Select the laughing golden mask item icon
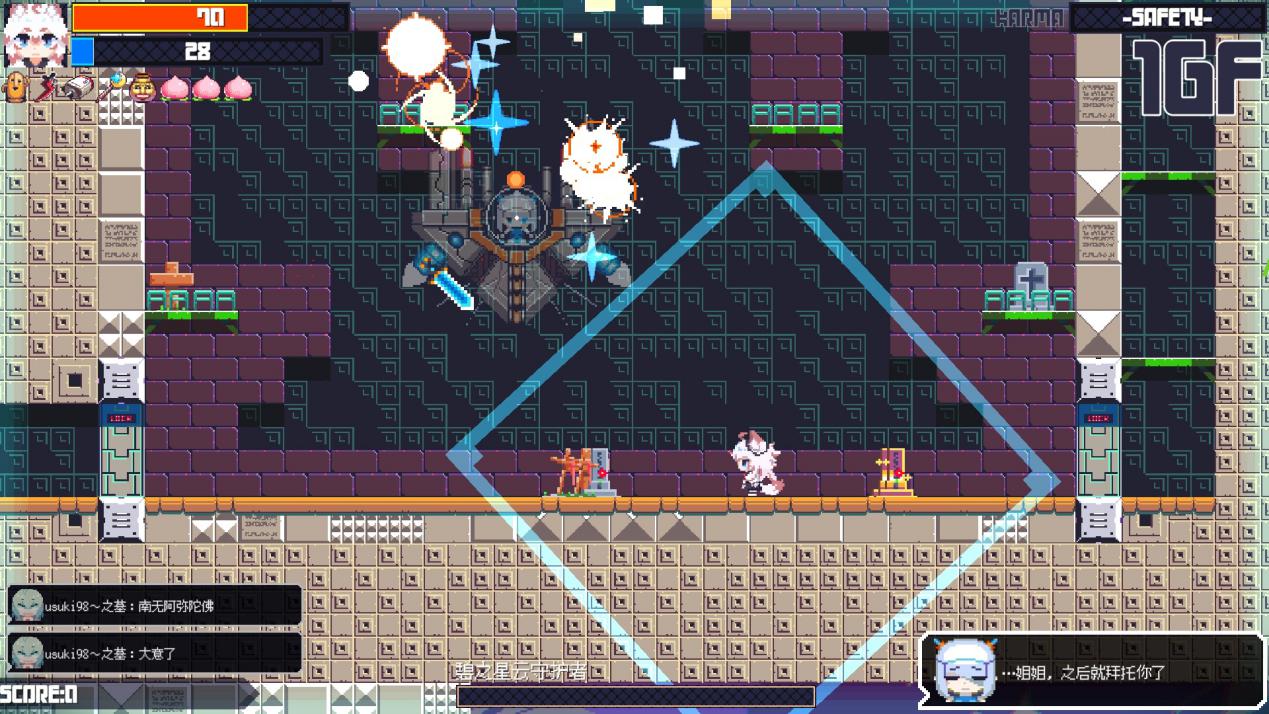This screenshot has height=714, width=1269. pyautogui.click(x=141, y=88)
